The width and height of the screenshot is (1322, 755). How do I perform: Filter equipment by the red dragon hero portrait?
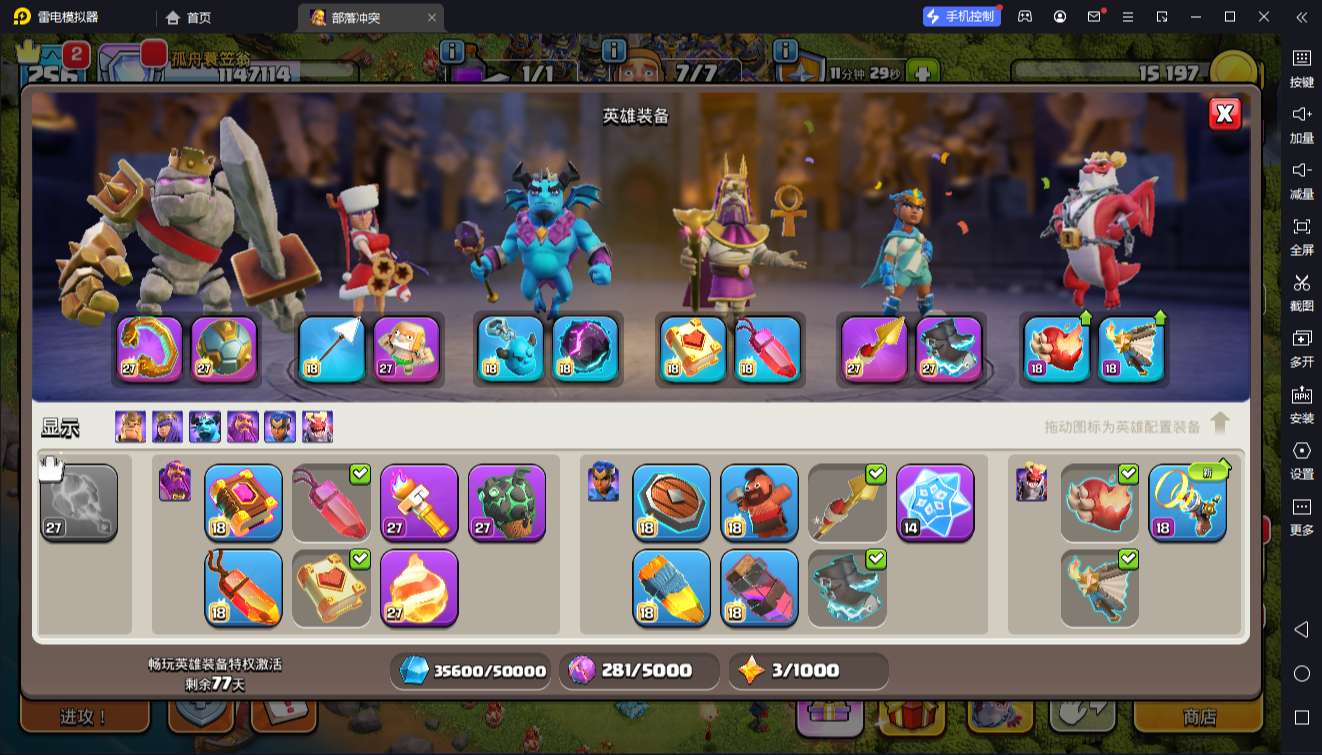317,427
